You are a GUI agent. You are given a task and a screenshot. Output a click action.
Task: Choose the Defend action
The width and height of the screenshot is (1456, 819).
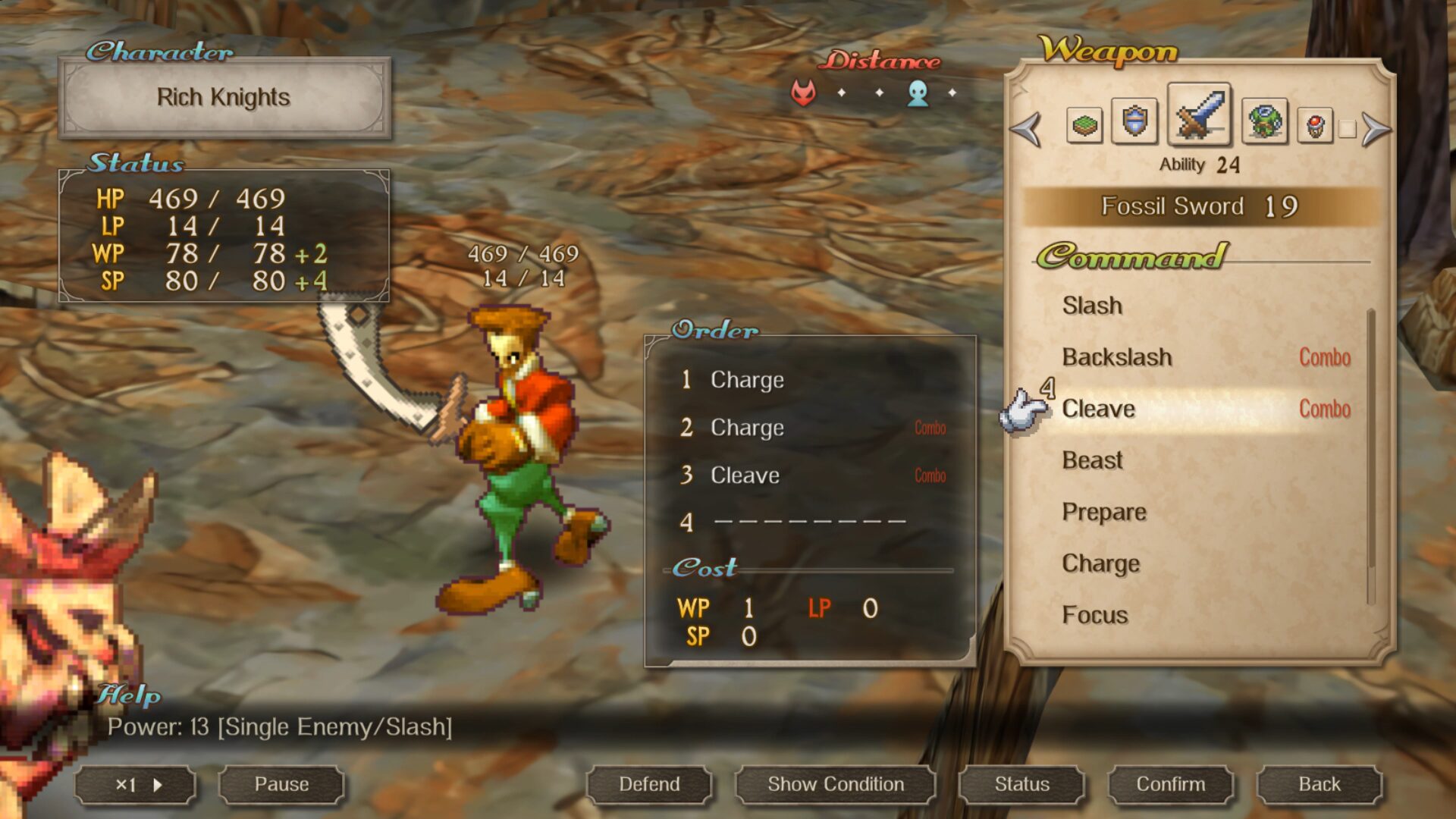649,784
